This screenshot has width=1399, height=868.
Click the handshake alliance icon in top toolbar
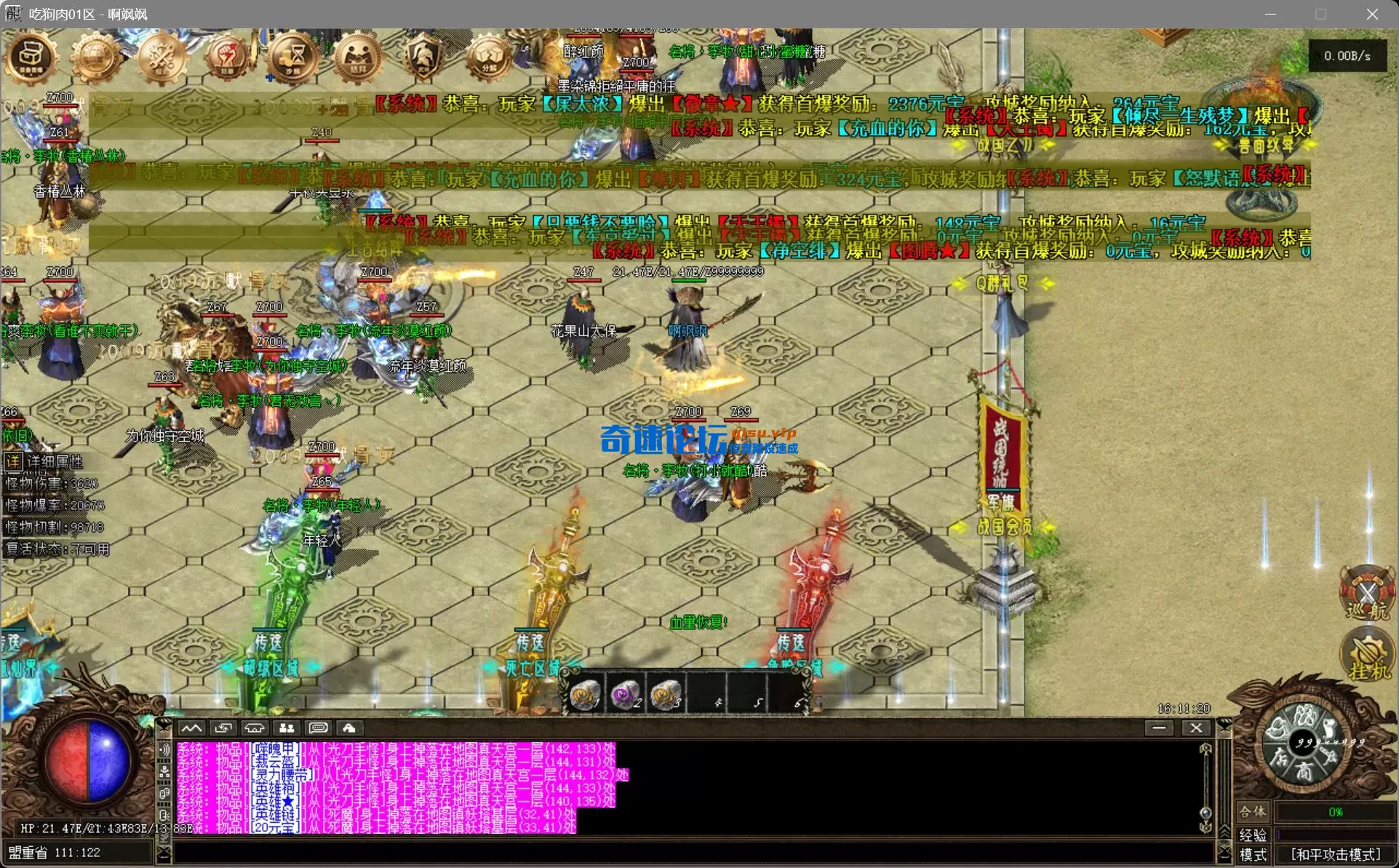click(356, 58)
